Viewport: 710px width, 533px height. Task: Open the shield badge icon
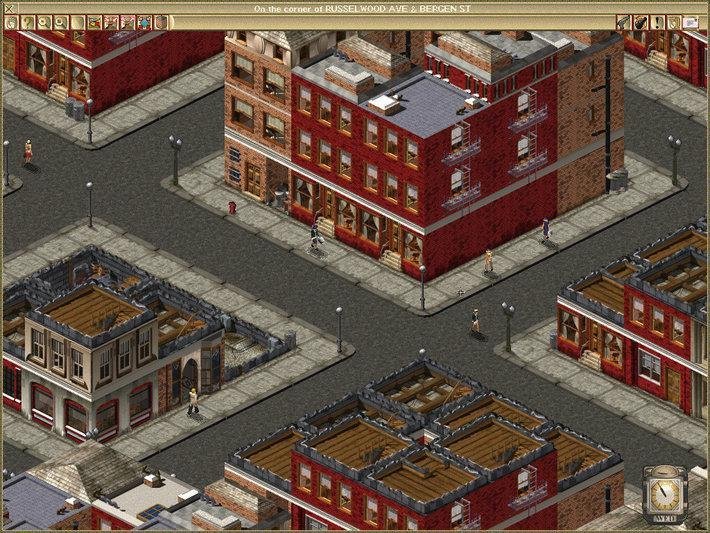[x=674, y=21]
